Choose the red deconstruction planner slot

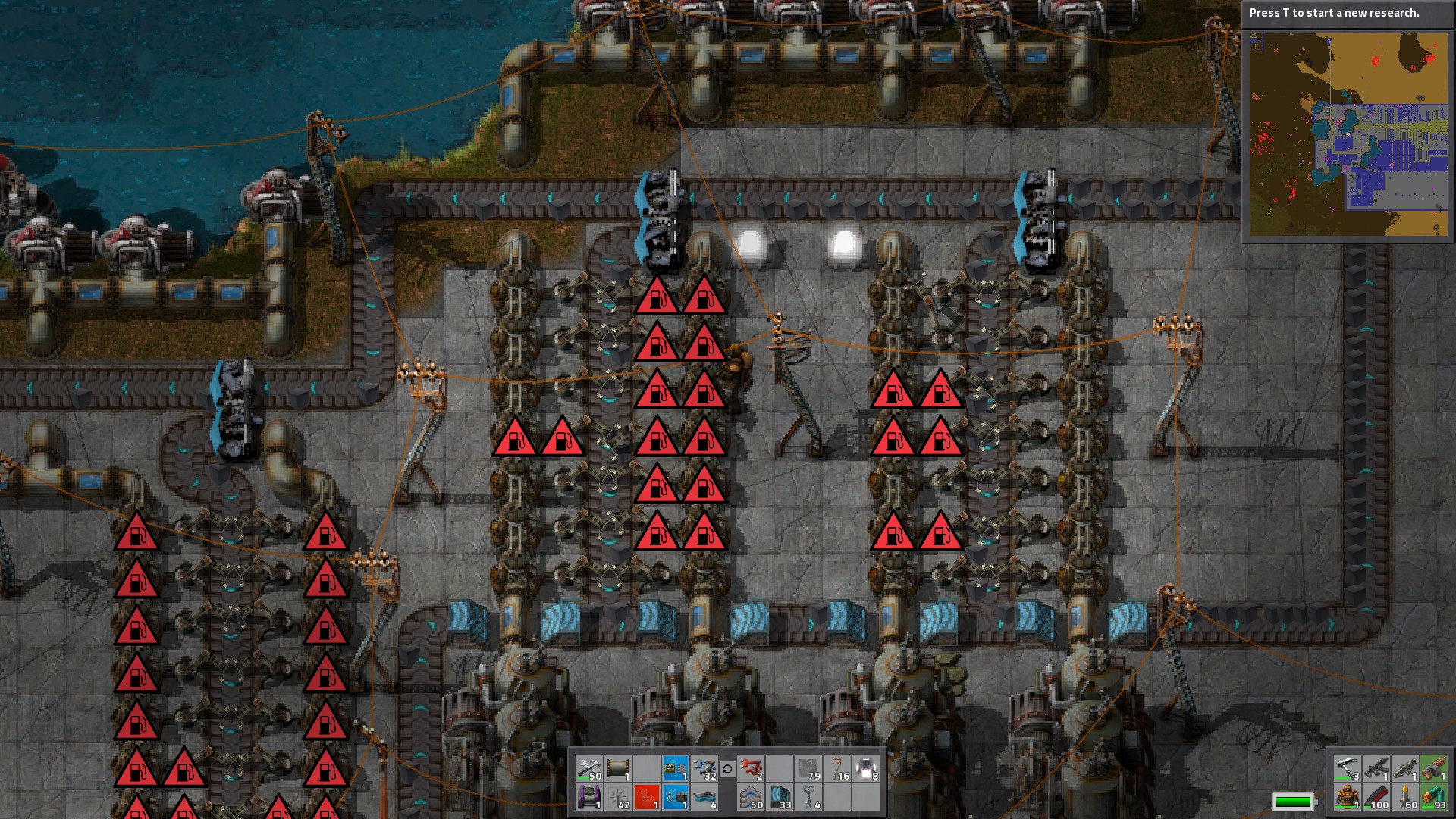coord(647,797)
